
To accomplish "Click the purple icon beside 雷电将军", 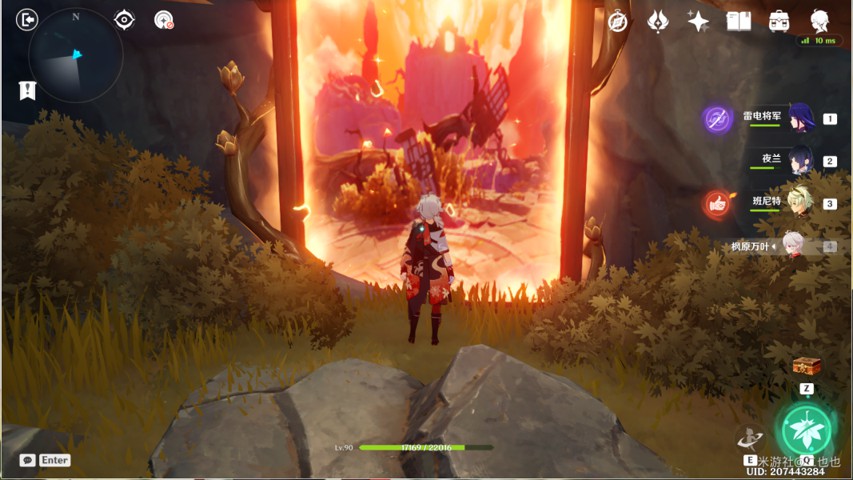I will [x=717, y=119].
